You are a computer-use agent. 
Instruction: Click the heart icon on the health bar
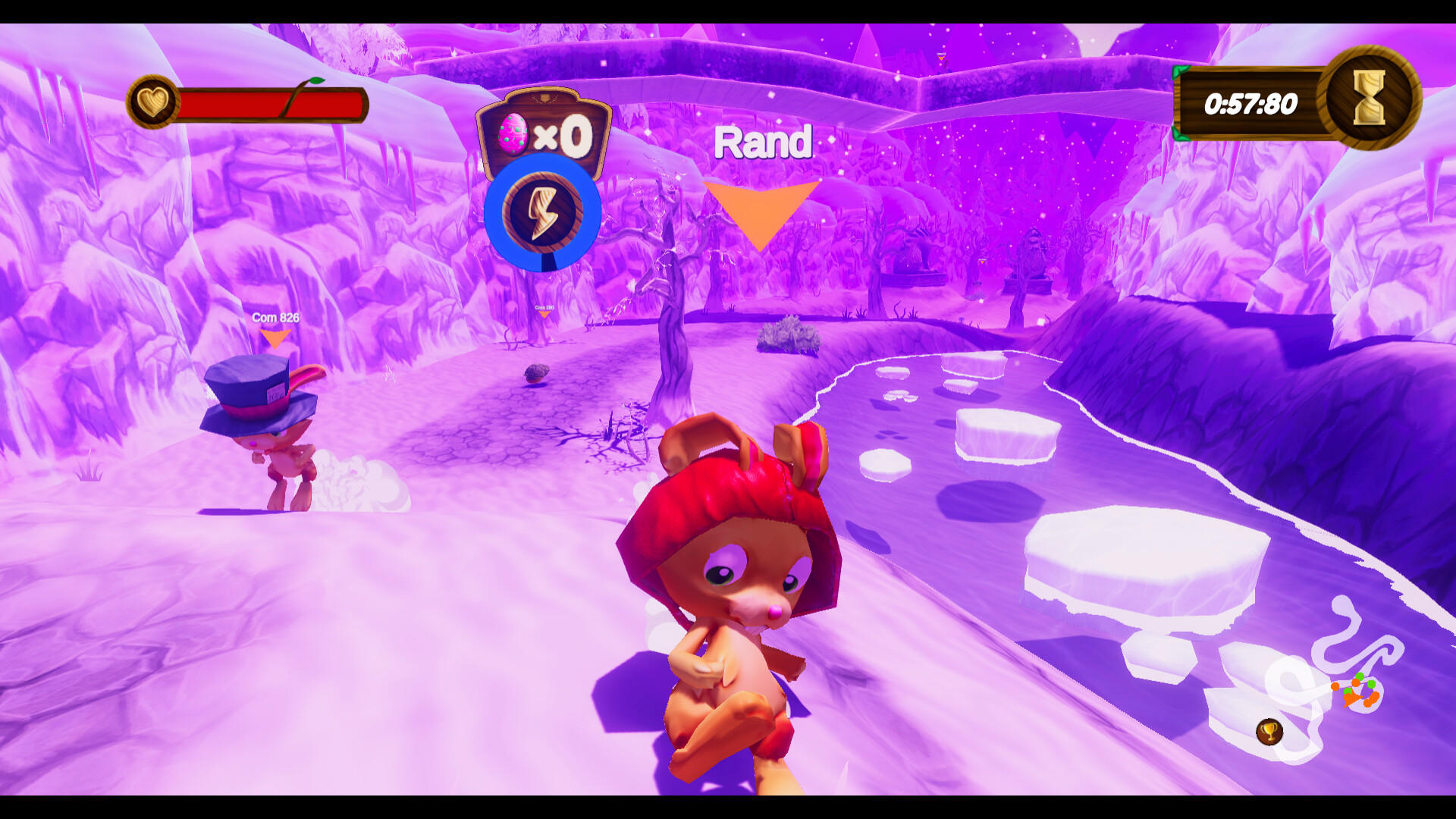(154, 102)
